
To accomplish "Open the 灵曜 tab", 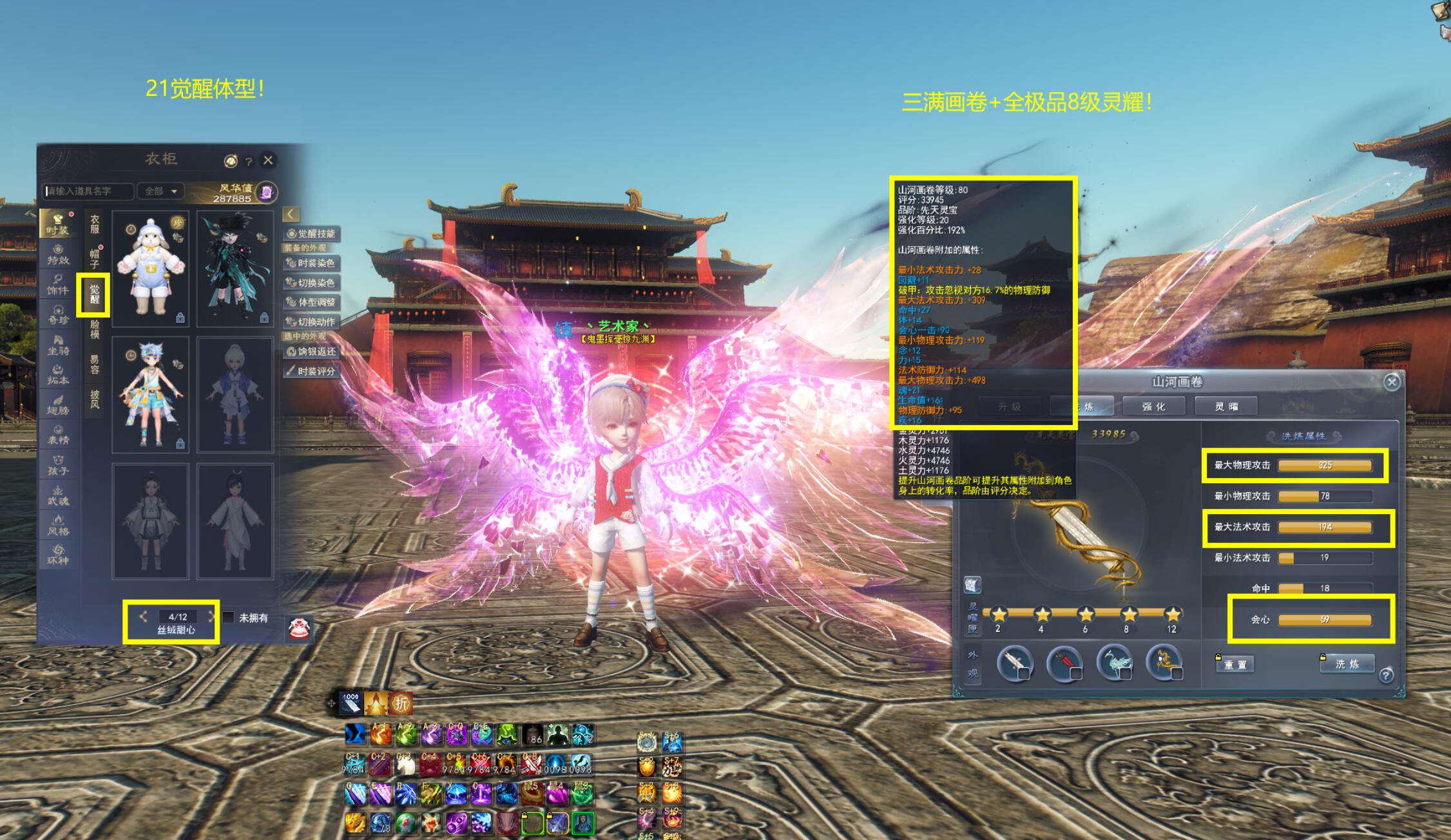I will [1226, 406].
